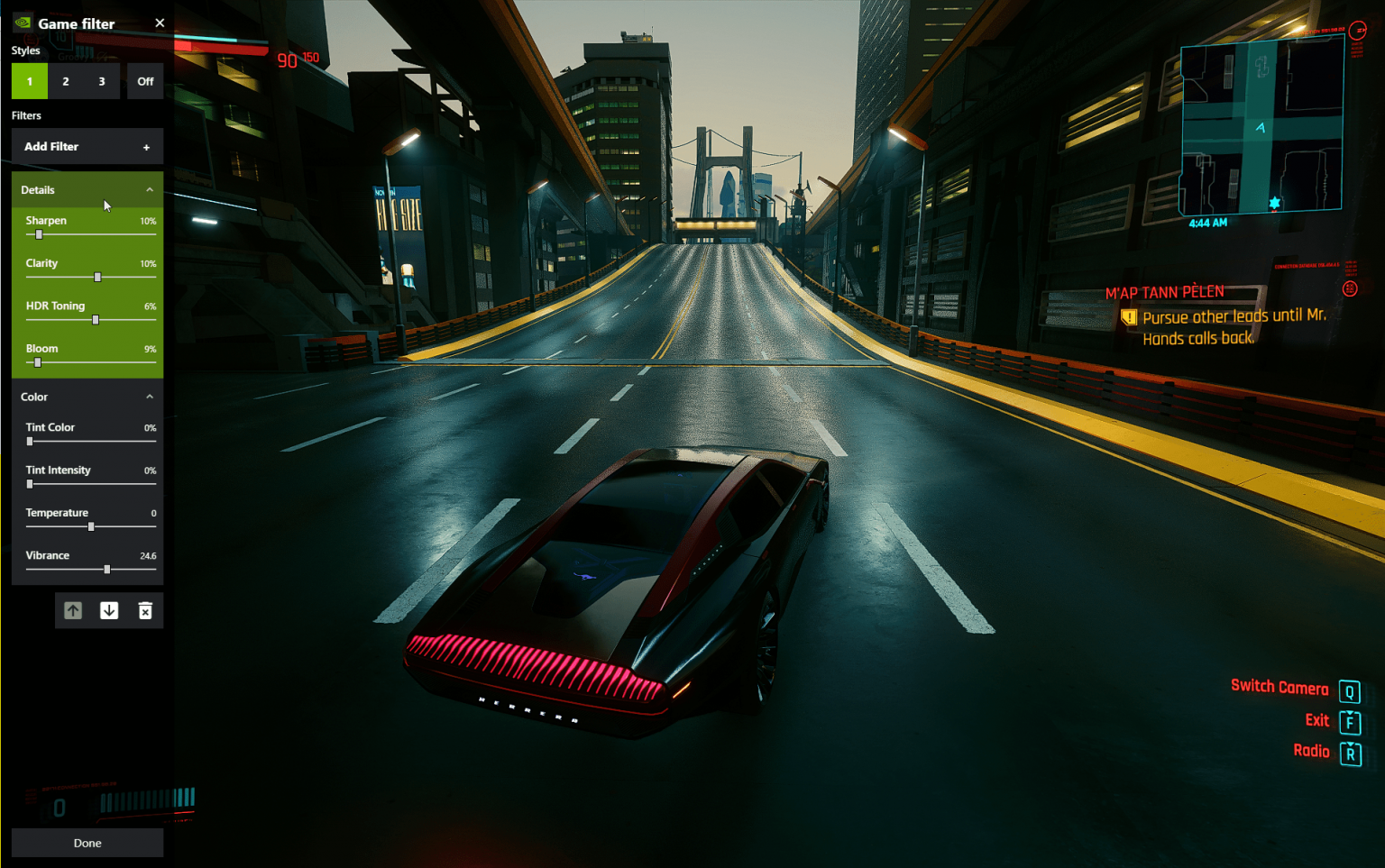Click the yellow exclamation quest objective icon

1128,316
